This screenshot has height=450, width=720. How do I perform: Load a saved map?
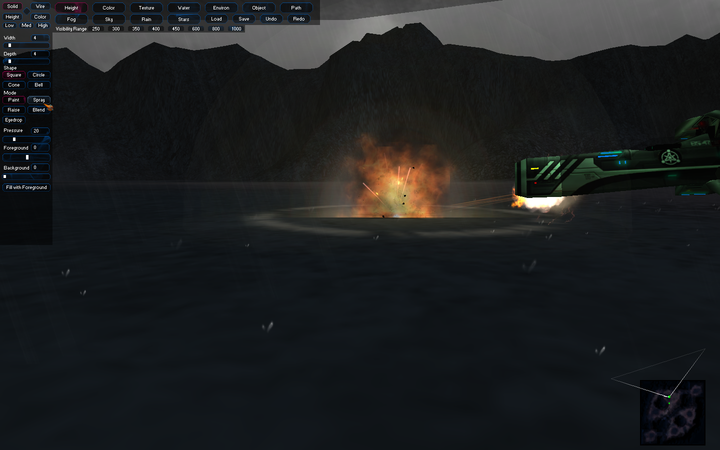tap(217, 19)
